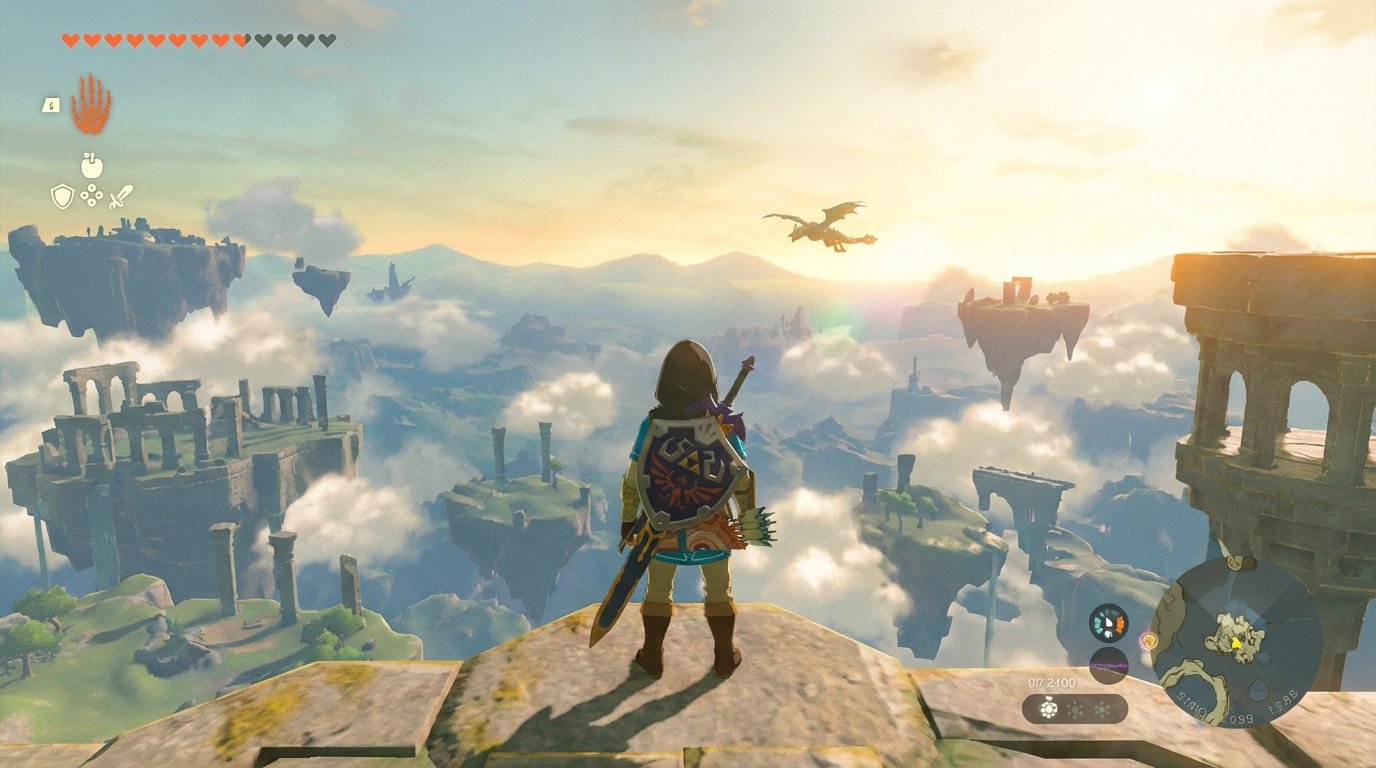
Task: Click the shield equipment icon
Action: [62, 197]
